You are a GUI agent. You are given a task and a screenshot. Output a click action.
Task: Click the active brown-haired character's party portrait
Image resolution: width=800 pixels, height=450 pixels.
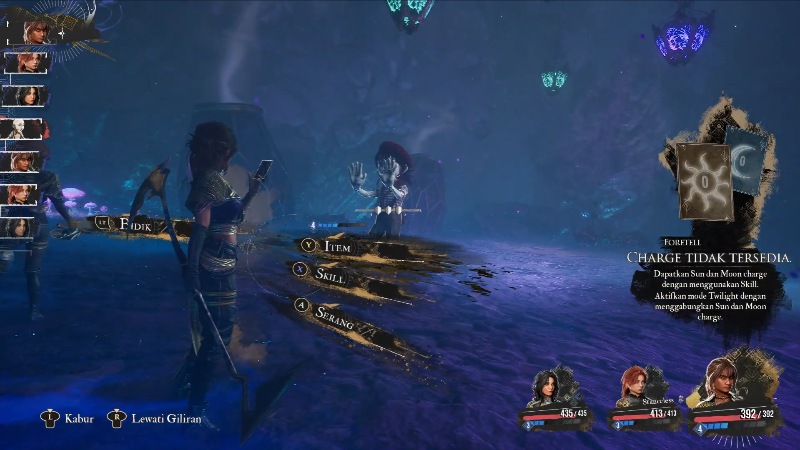[x=728, y=379]
